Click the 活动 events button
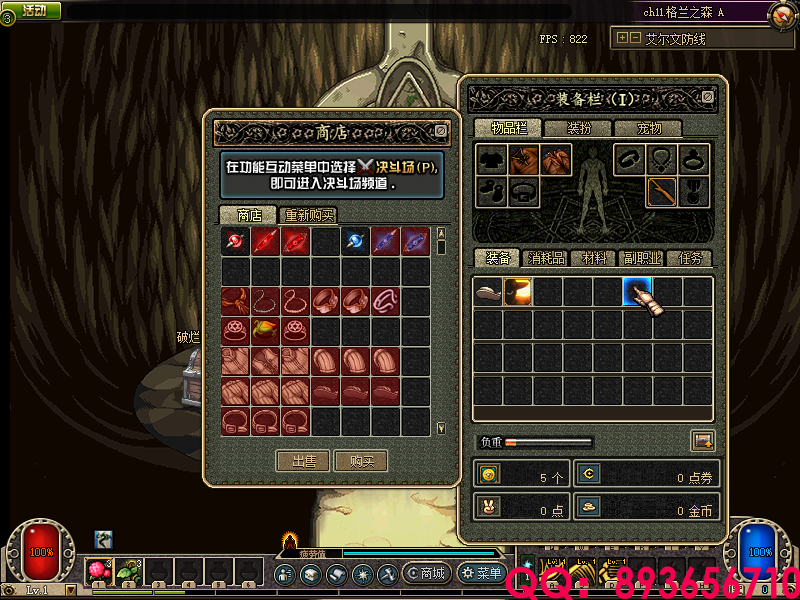The height and width of the screenshot is (600, 800). pyautogui.click(x=33, y=10)
